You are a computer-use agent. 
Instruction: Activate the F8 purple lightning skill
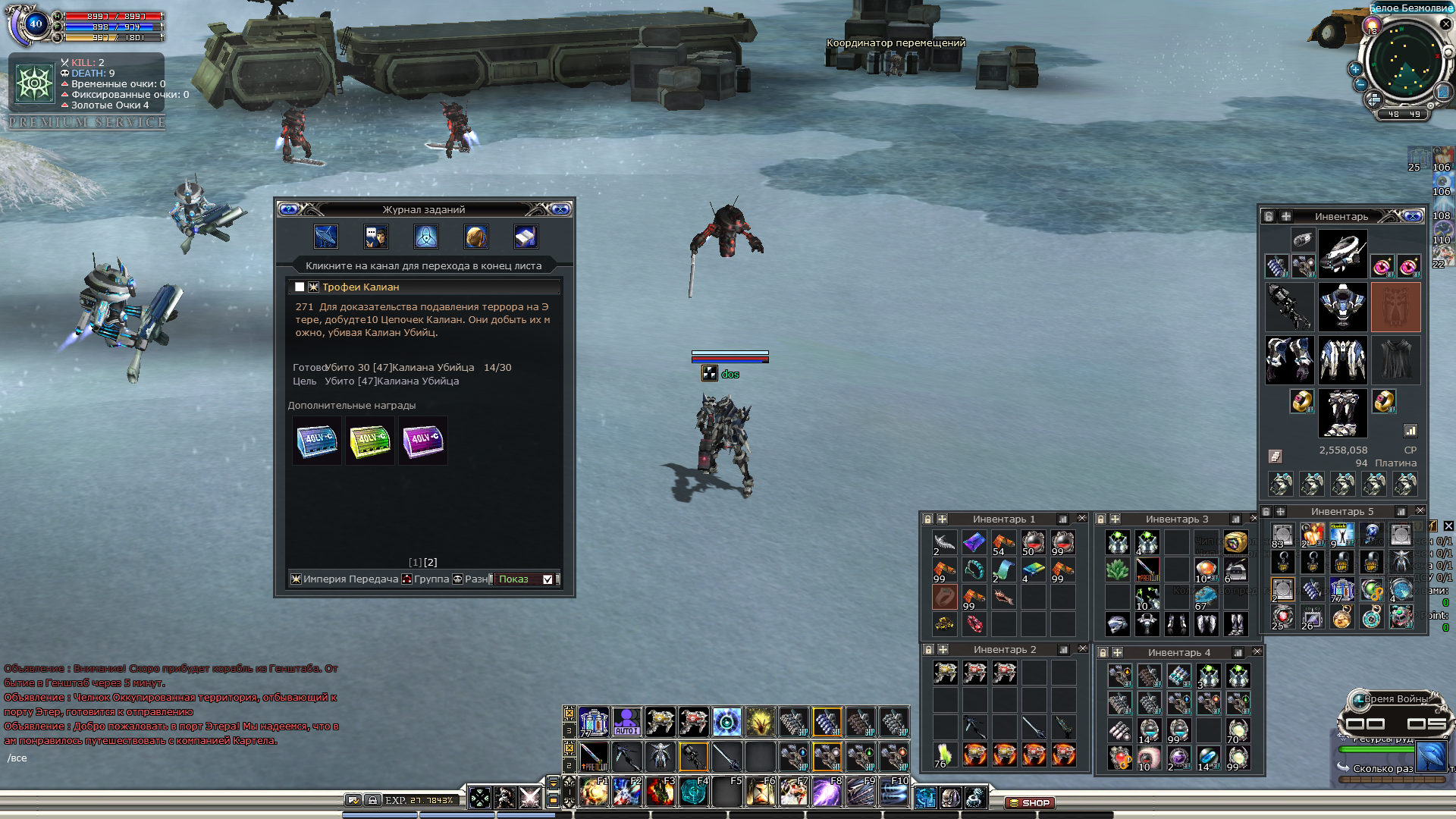(826, 792)
